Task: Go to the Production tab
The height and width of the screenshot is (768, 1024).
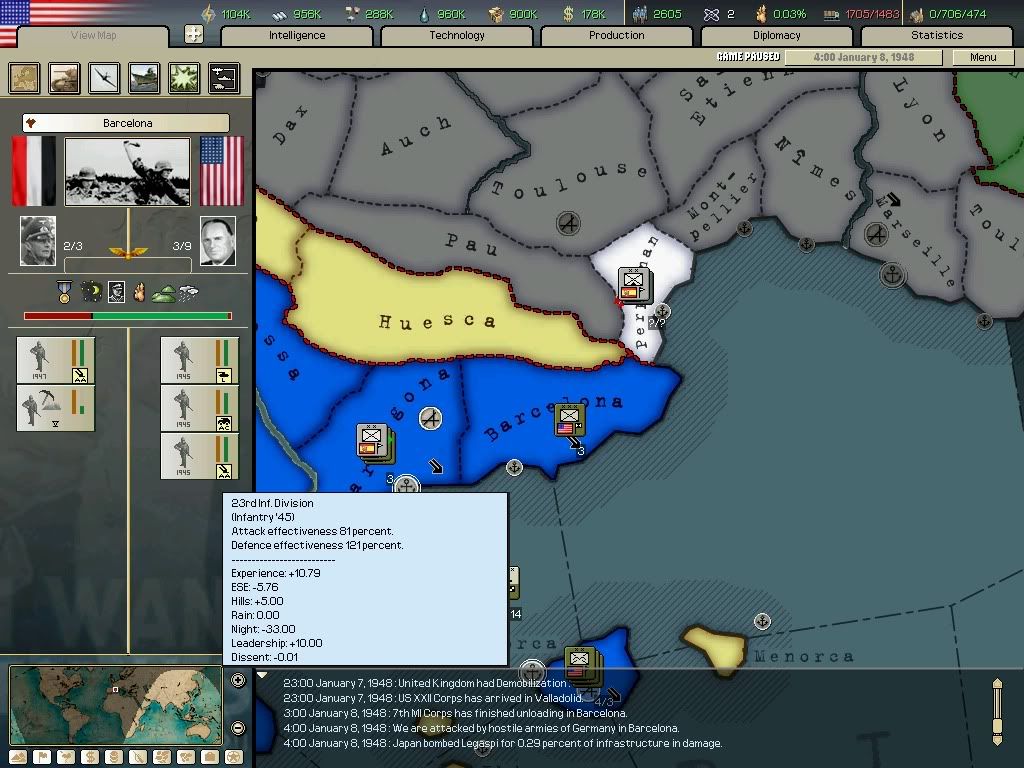Action: point(617,36)
